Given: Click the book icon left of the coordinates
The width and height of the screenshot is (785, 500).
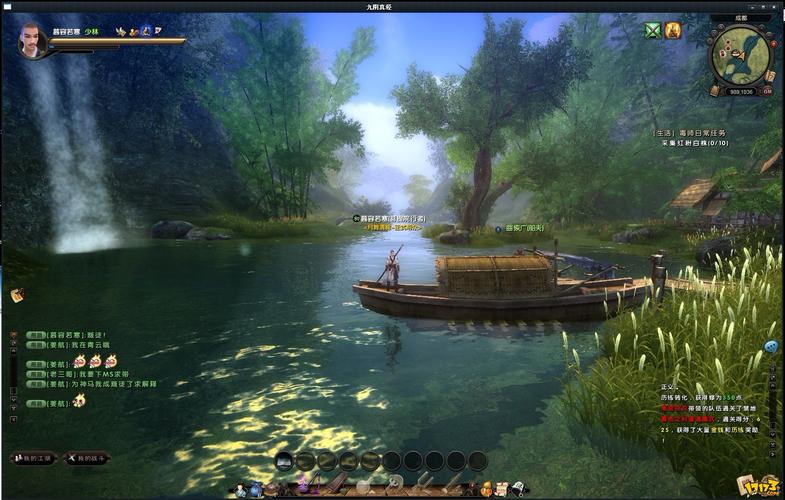Looking at the screenshot, I should (716, 90).
